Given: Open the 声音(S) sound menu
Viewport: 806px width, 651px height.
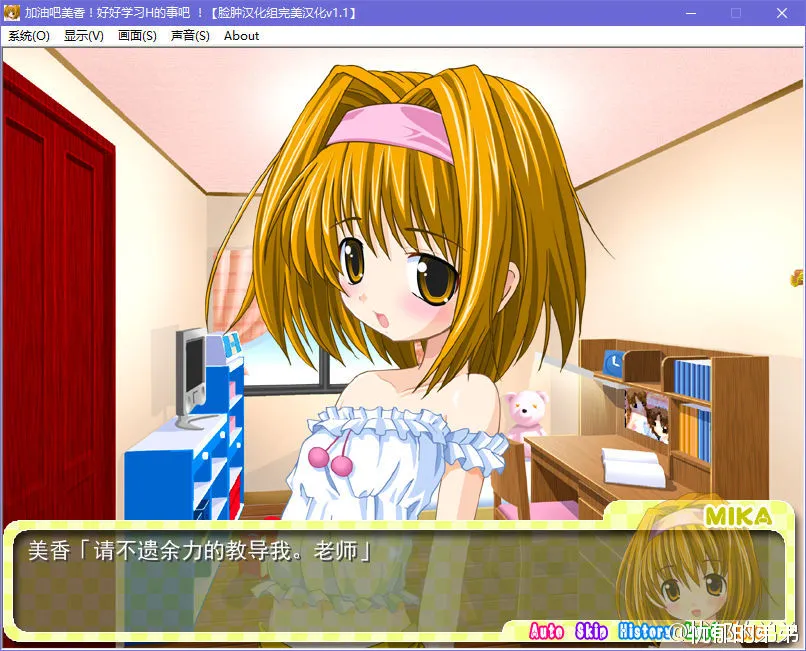Looking at the screenshot, I should coord(190,36).
